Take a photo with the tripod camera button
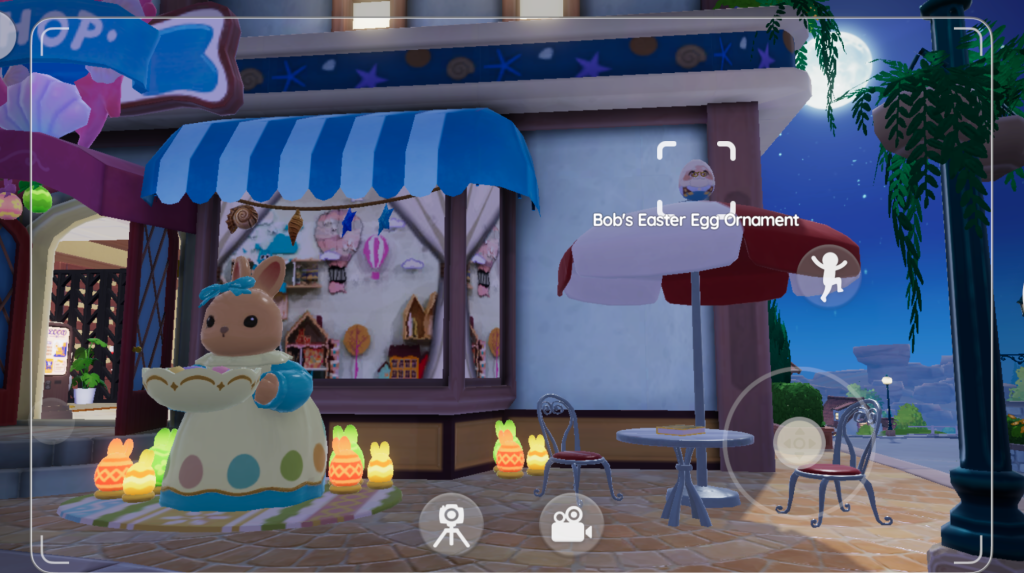This screenshot has width=1024, height=573. click(451, 524)
